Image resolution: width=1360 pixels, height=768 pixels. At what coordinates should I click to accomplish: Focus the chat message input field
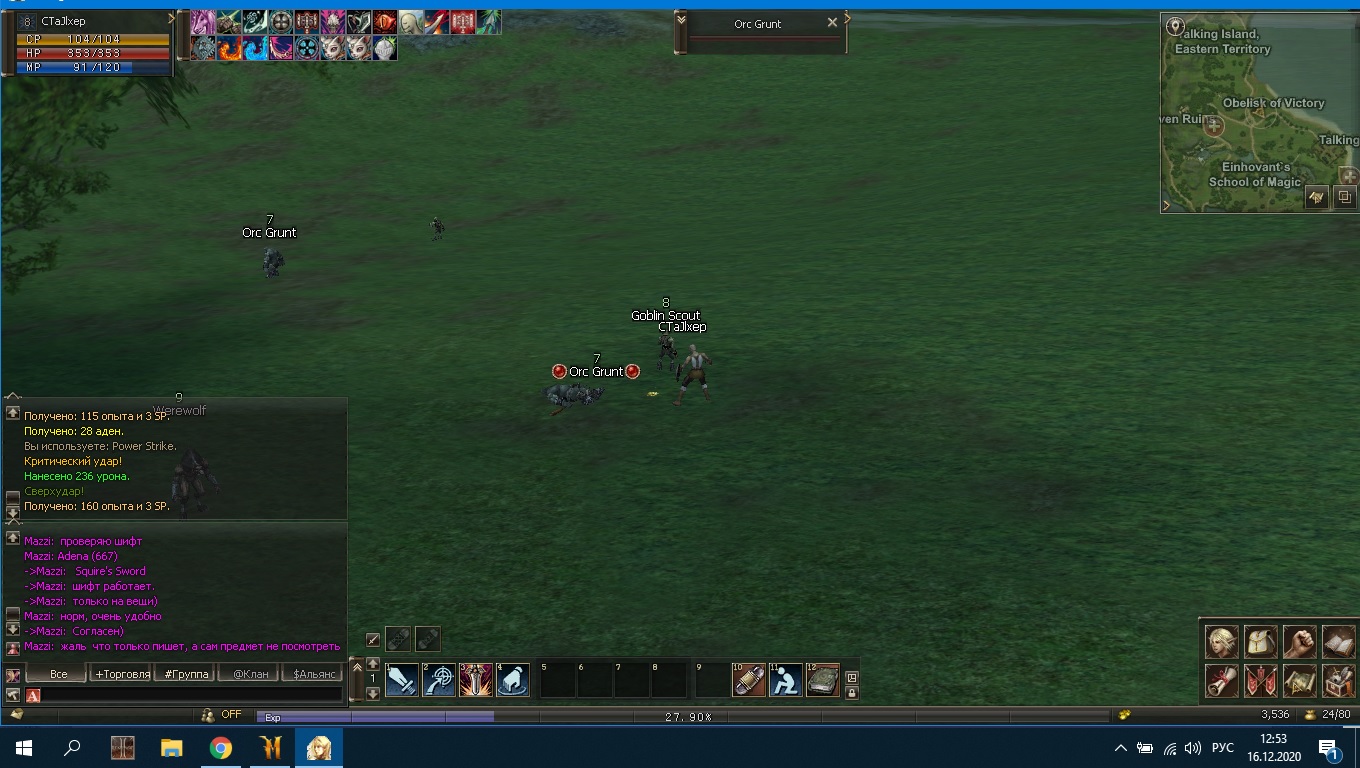click(x=190, y=695)
